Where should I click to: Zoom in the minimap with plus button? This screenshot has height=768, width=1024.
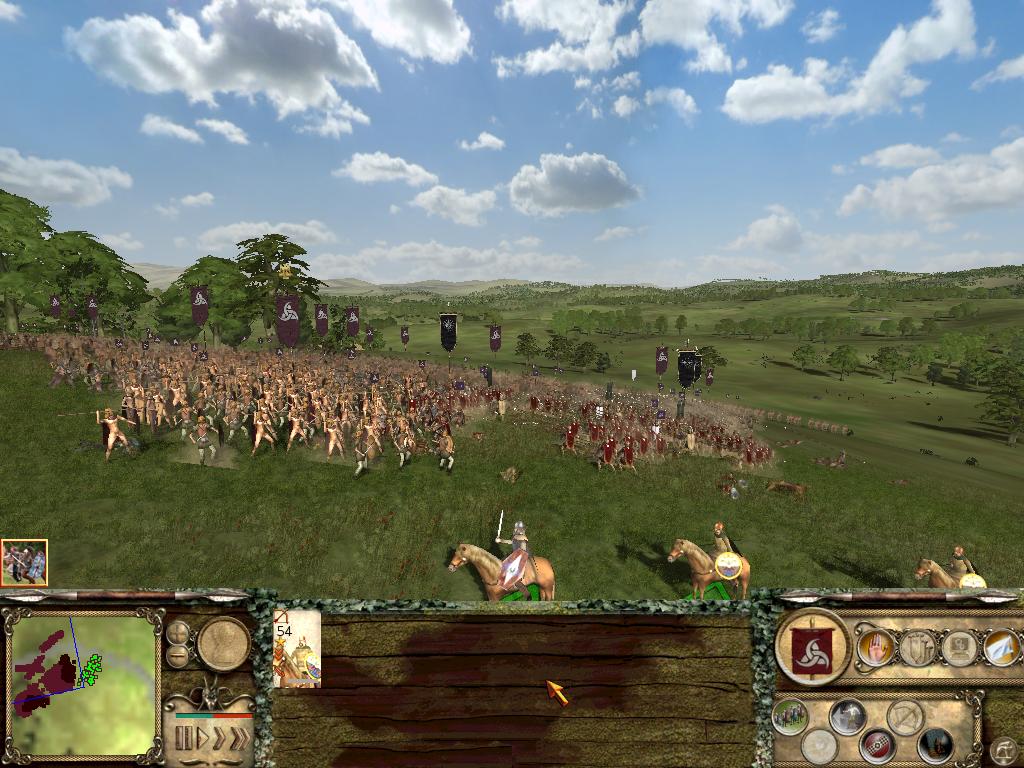tap(178, 633)
